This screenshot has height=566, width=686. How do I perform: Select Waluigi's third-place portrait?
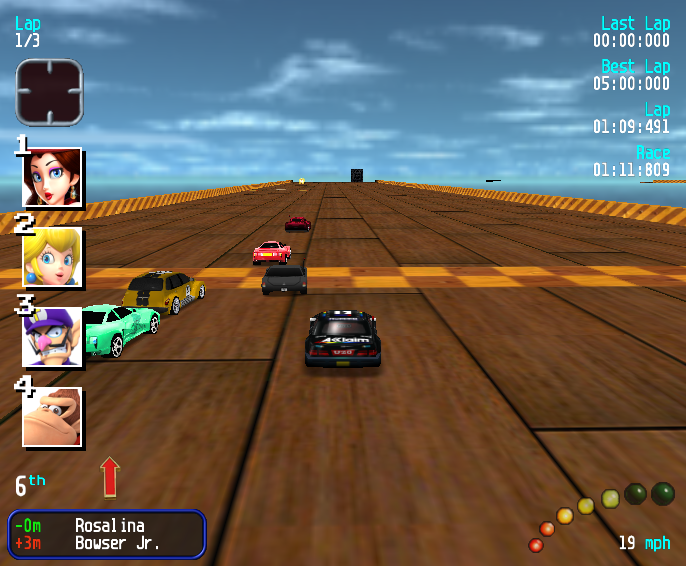click(52, 337)
